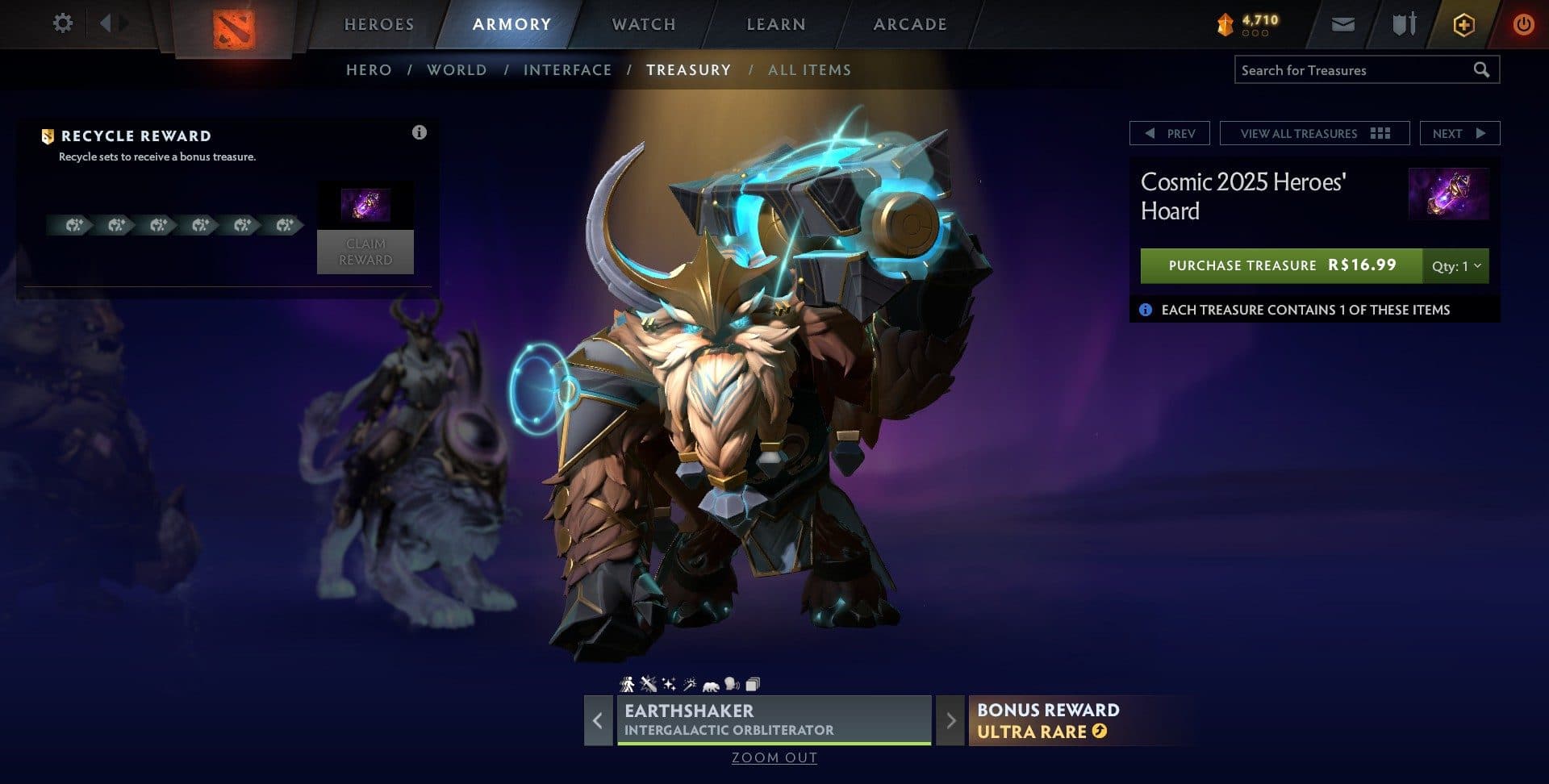The height and width of the screenshot is (784, 1549).
Task: Click the Dota Plus hexagon icon
Action: pos(1463,24)
